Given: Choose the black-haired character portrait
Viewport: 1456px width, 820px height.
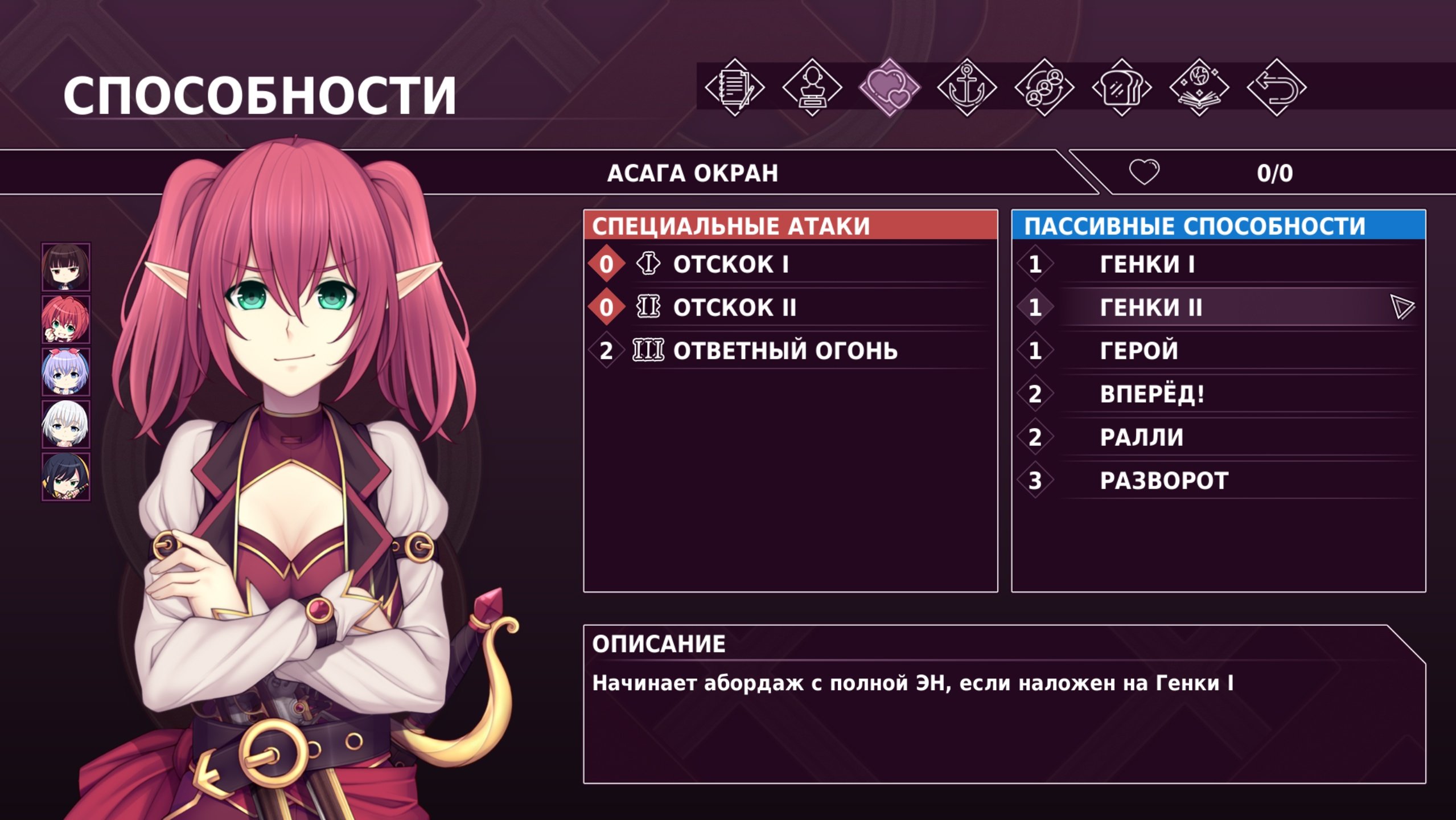Looking at the screenshot, I should coord(66,477).
